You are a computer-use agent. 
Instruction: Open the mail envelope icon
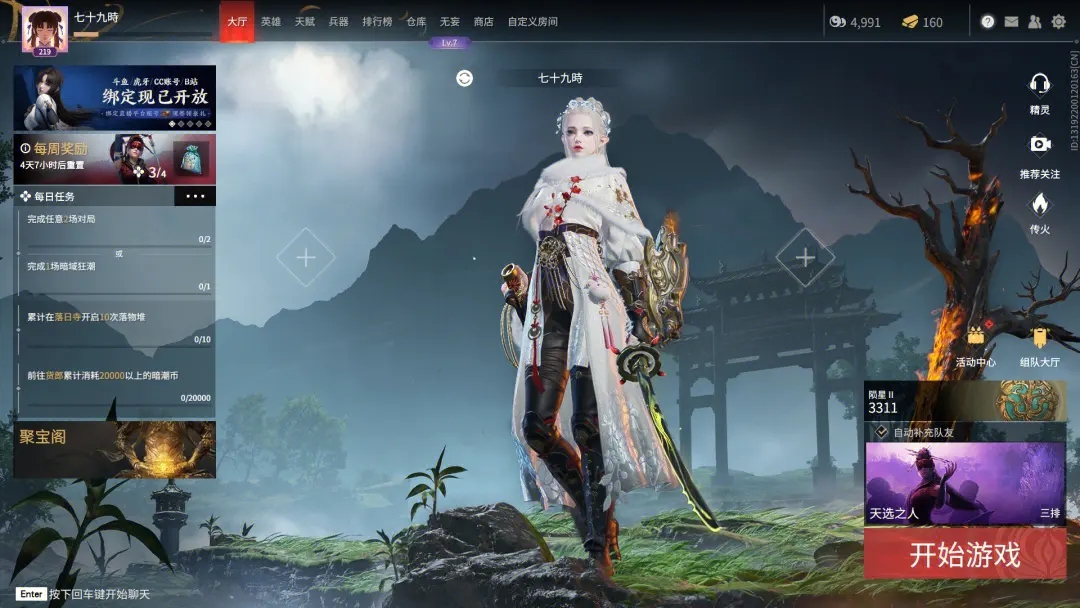pos(1011,21)
